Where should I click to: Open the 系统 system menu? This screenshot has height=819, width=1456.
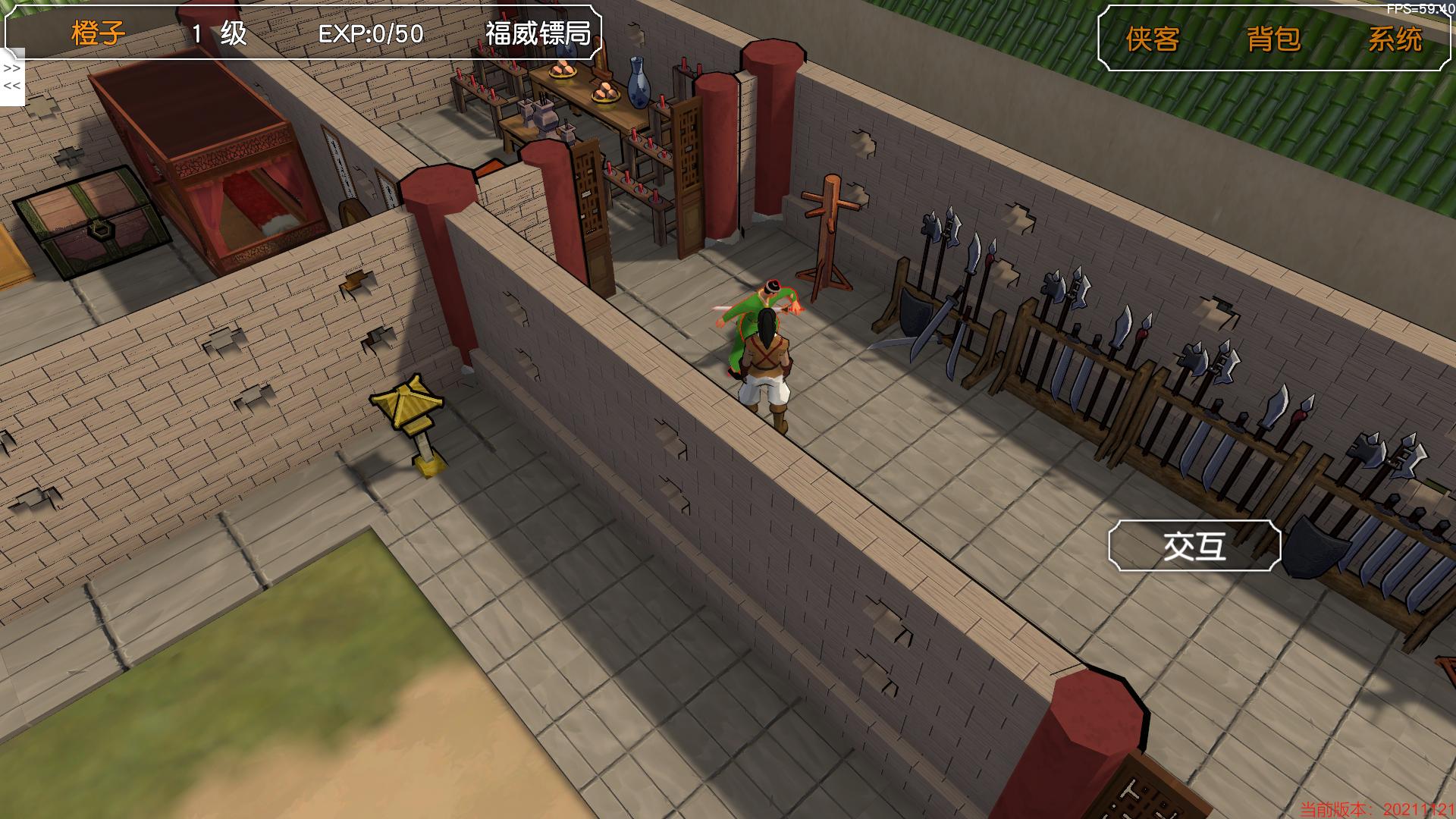(1394, 39)
